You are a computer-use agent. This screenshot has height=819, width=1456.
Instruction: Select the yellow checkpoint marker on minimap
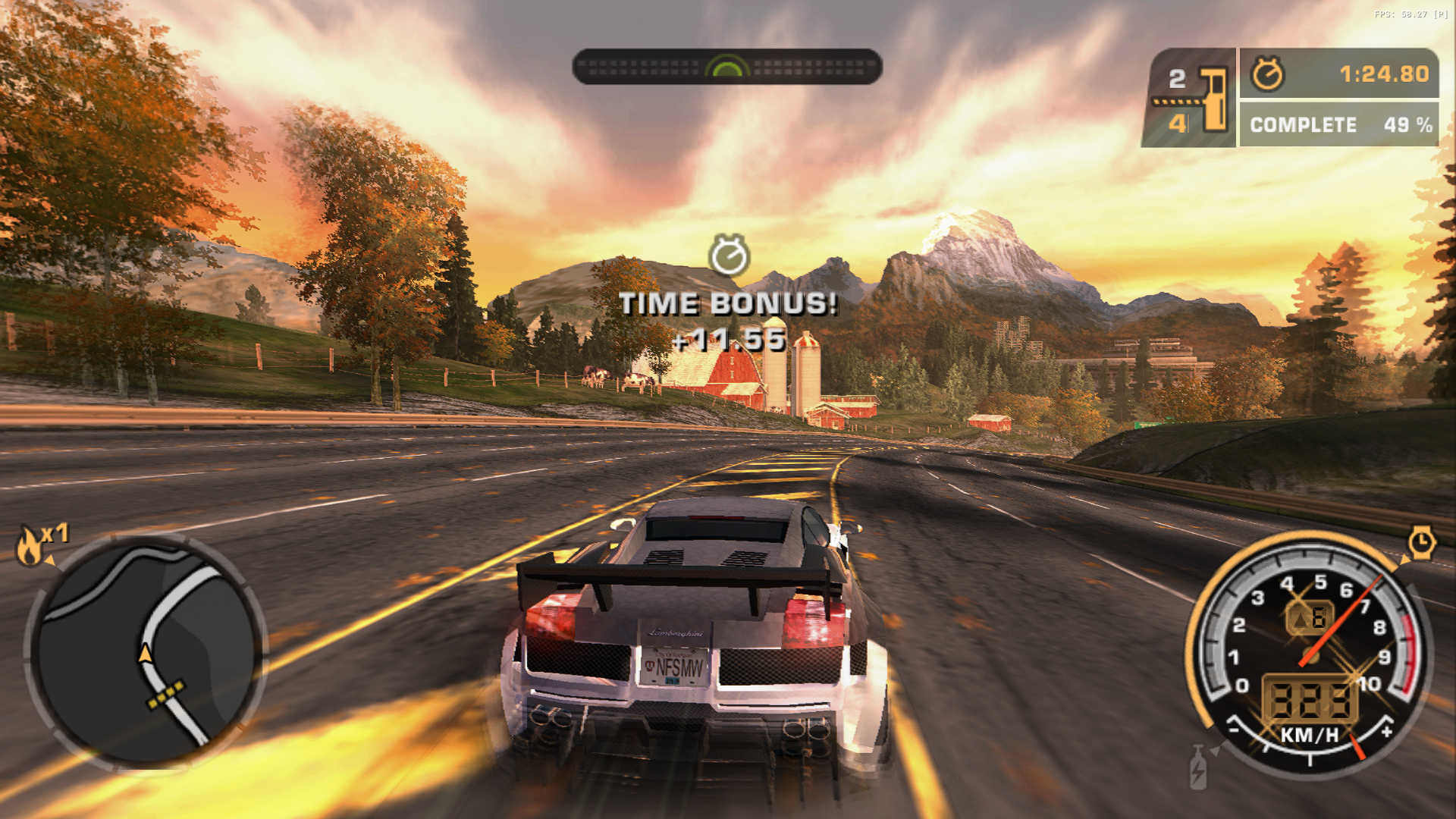click(x=166, y=695)
